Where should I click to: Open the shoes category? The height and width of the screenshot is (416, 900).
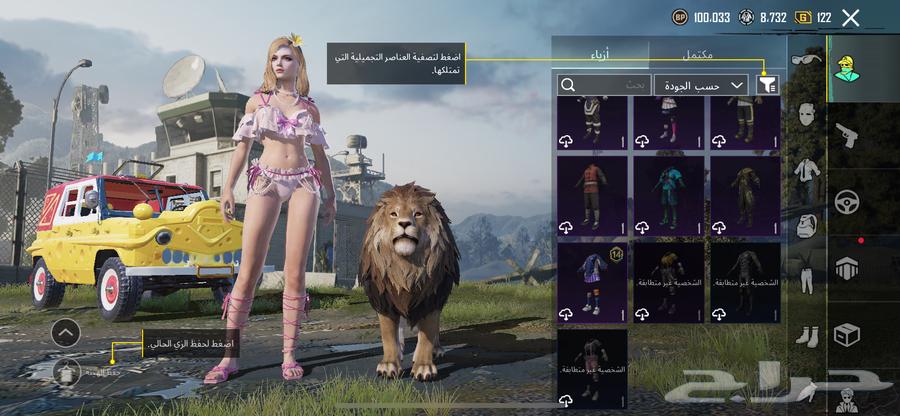pos(805,335)
